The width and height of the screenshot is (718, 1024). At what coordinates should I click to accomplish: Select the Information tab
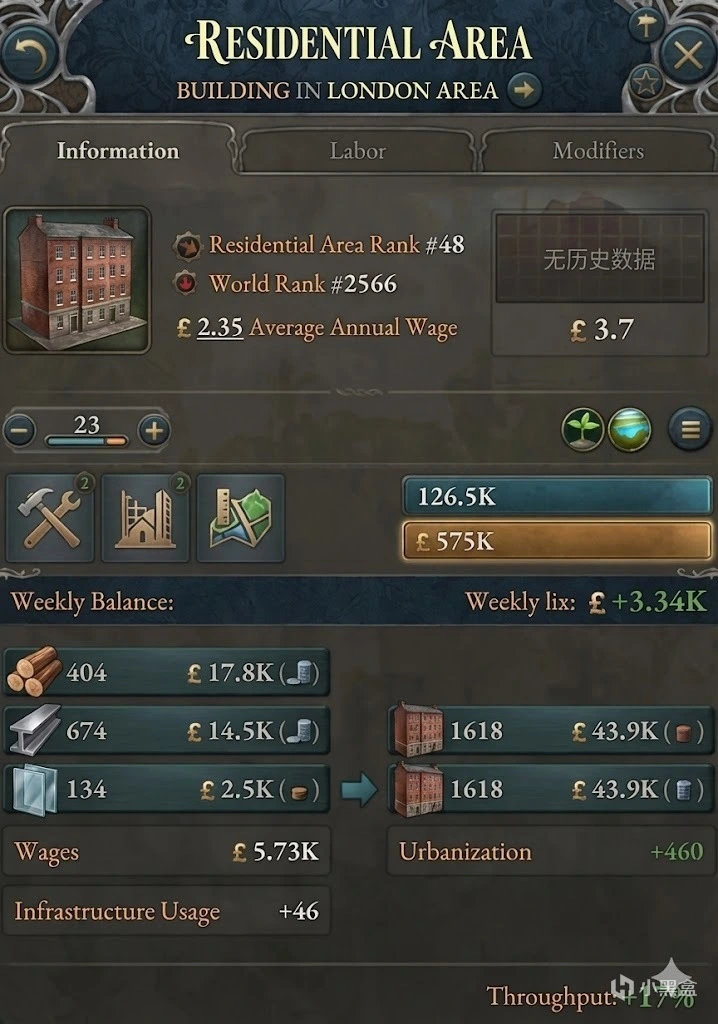(x=117, y=151)
